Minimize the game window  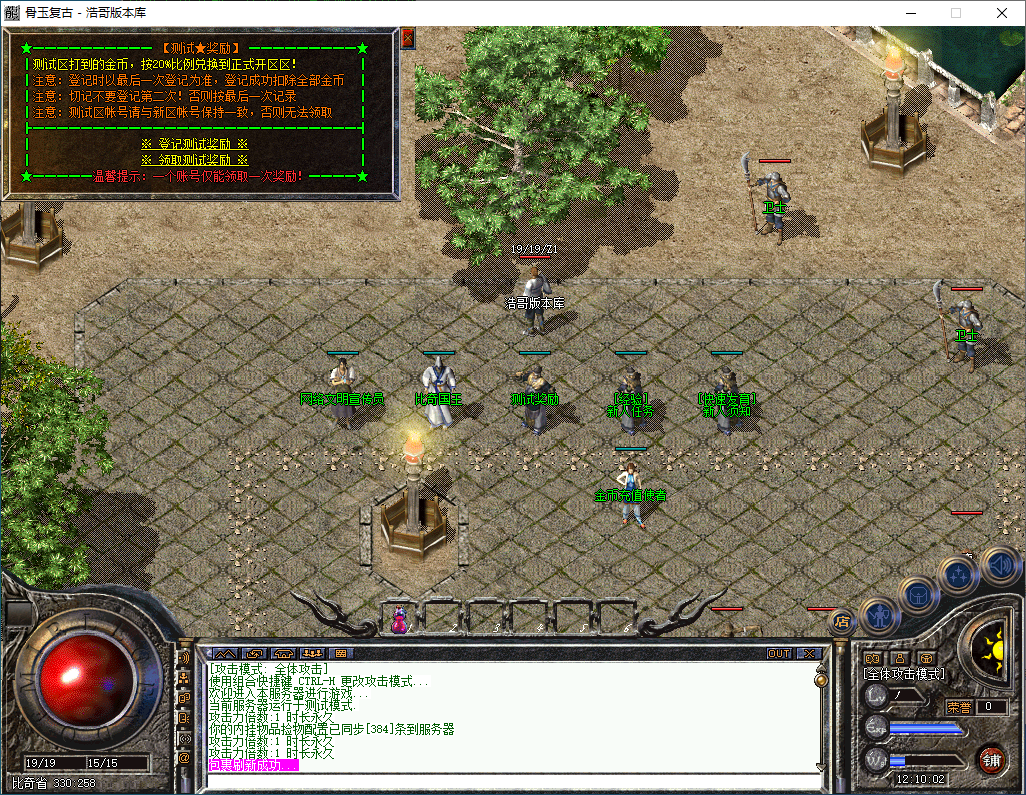click(909, 13)
